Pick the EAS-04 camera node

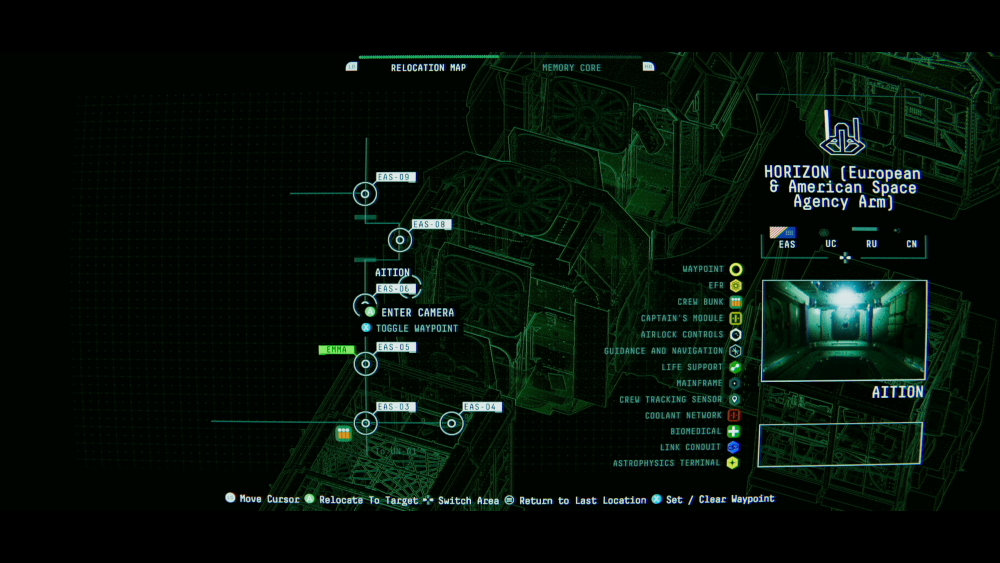click(x=452, y=423)
